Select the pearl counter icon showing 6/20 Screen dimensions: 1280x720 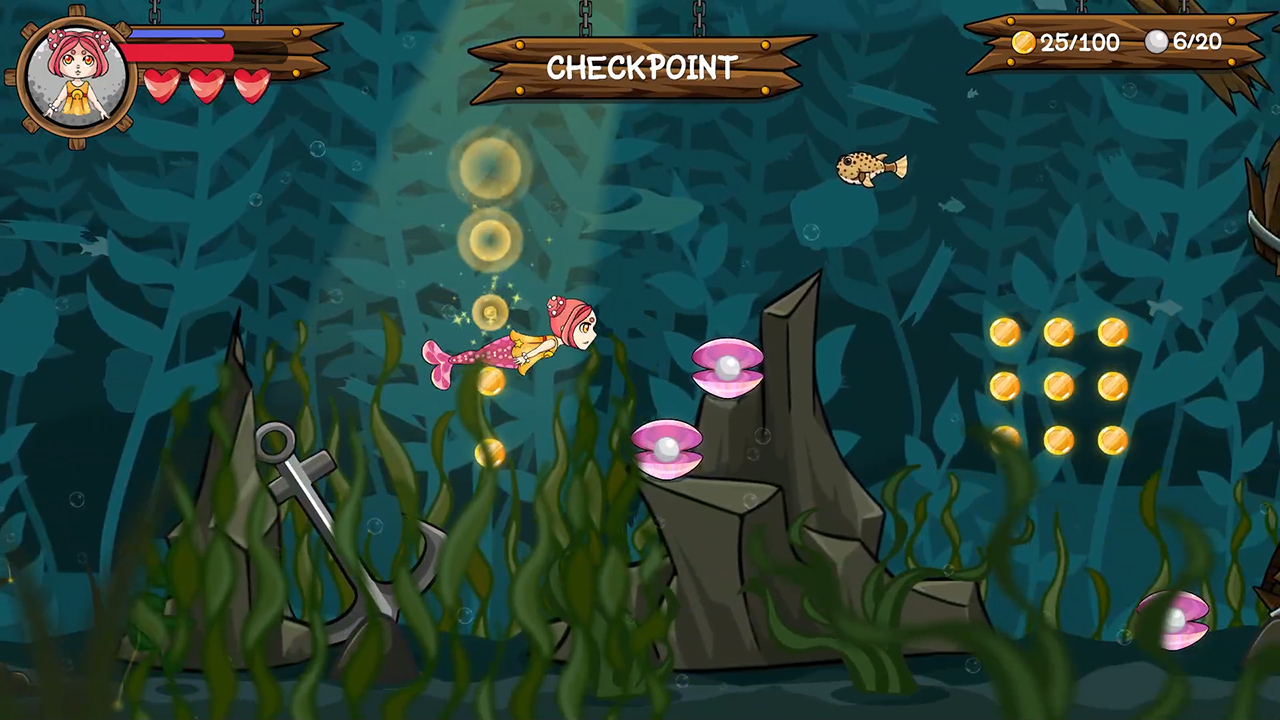[1157, 42]
